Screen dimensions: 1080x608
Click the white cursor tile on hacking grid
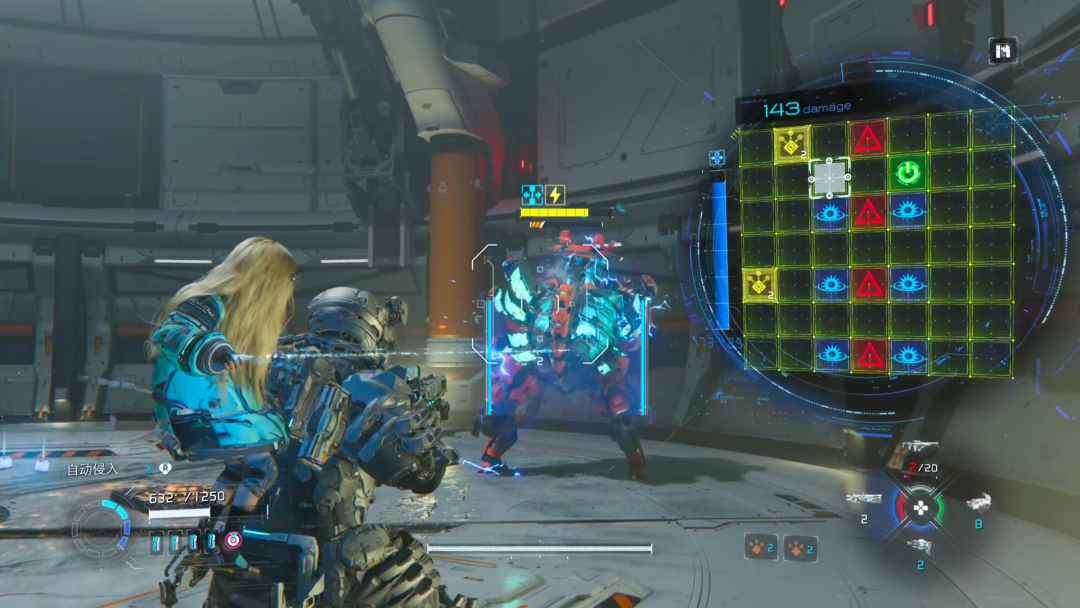829,178
